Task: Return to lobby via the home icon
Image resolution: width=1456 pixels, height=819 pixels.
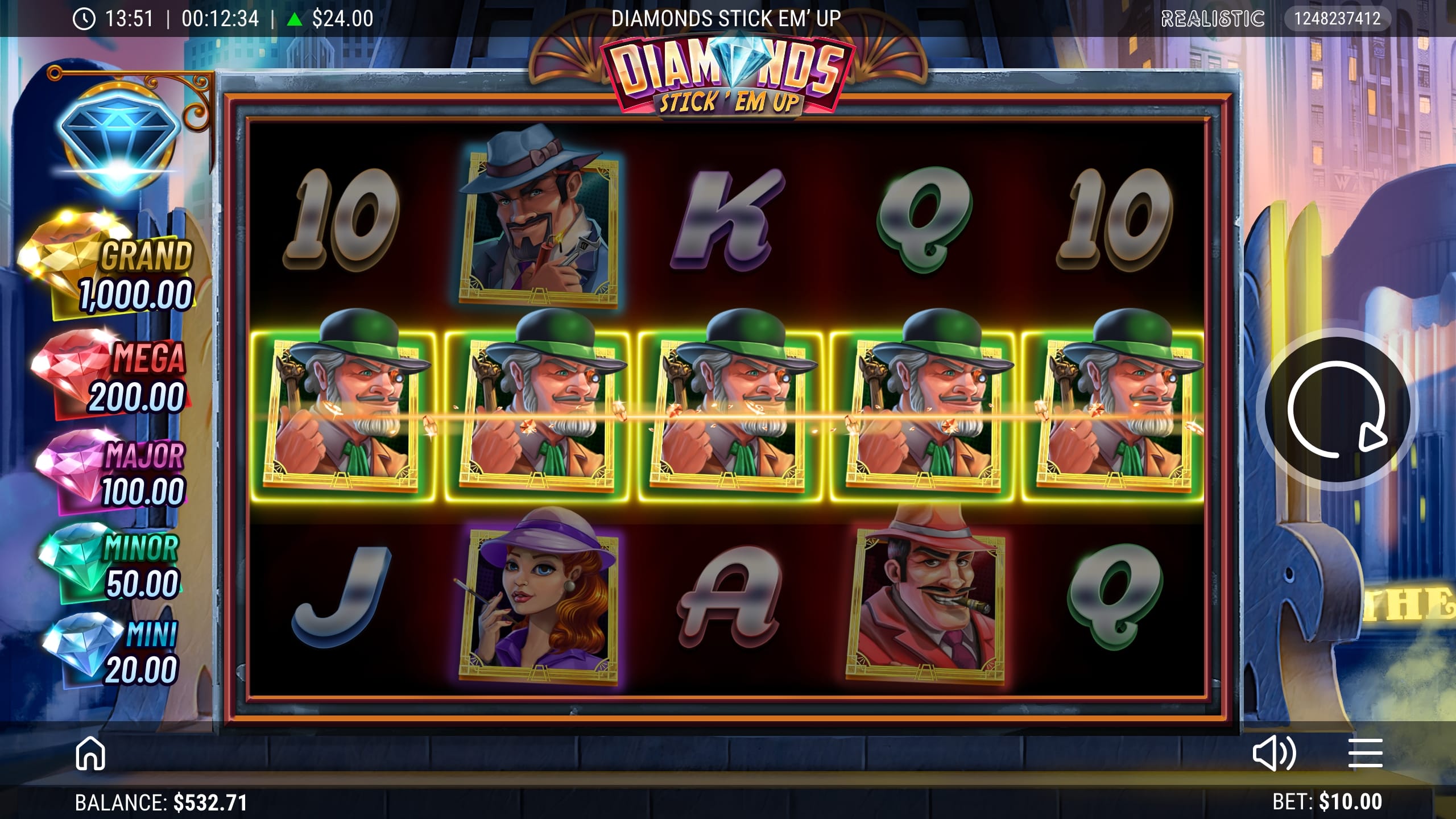Action: pyautogui.click(x=90, y=754)
